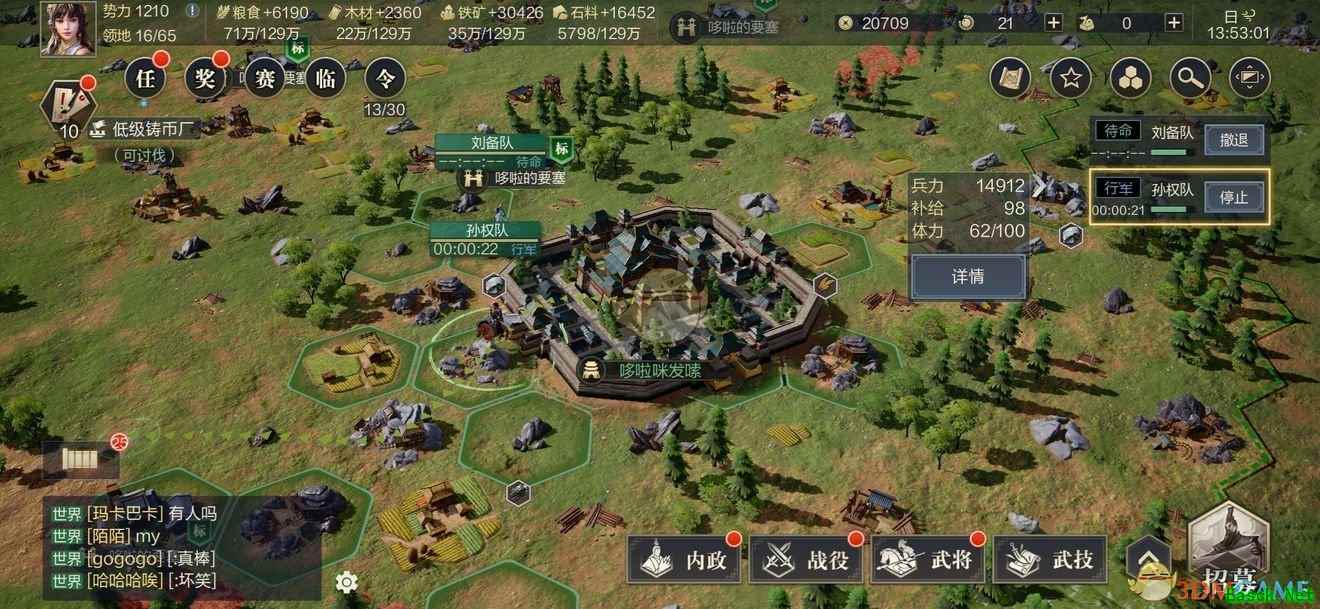Open the 临 circular button
The width and height of the screenshot is (1320, 609).
pyautogui.click(x=325, y=78)
